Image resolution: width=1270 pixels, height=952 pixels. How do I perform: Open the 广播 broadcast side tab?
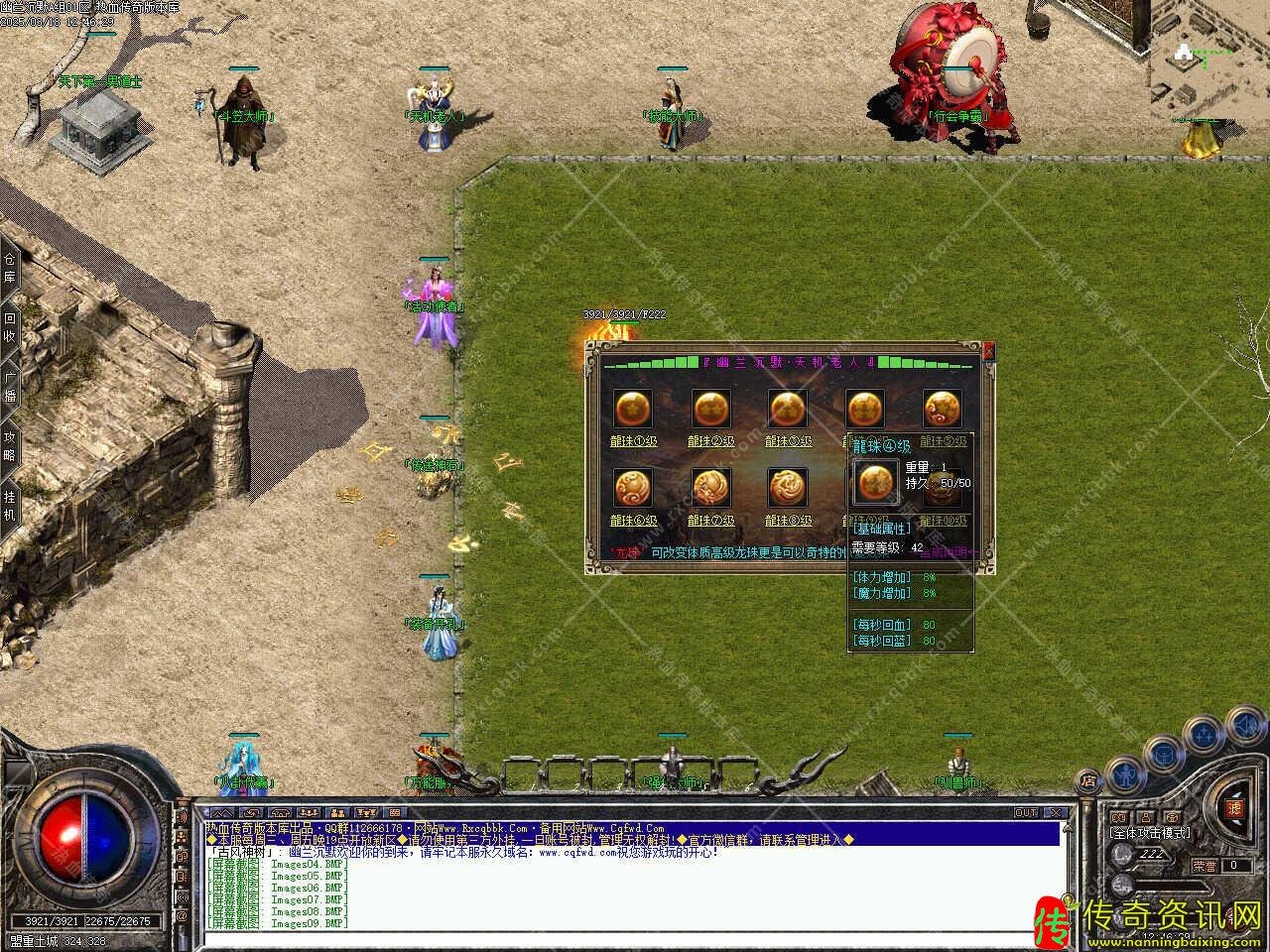point(10,387)
